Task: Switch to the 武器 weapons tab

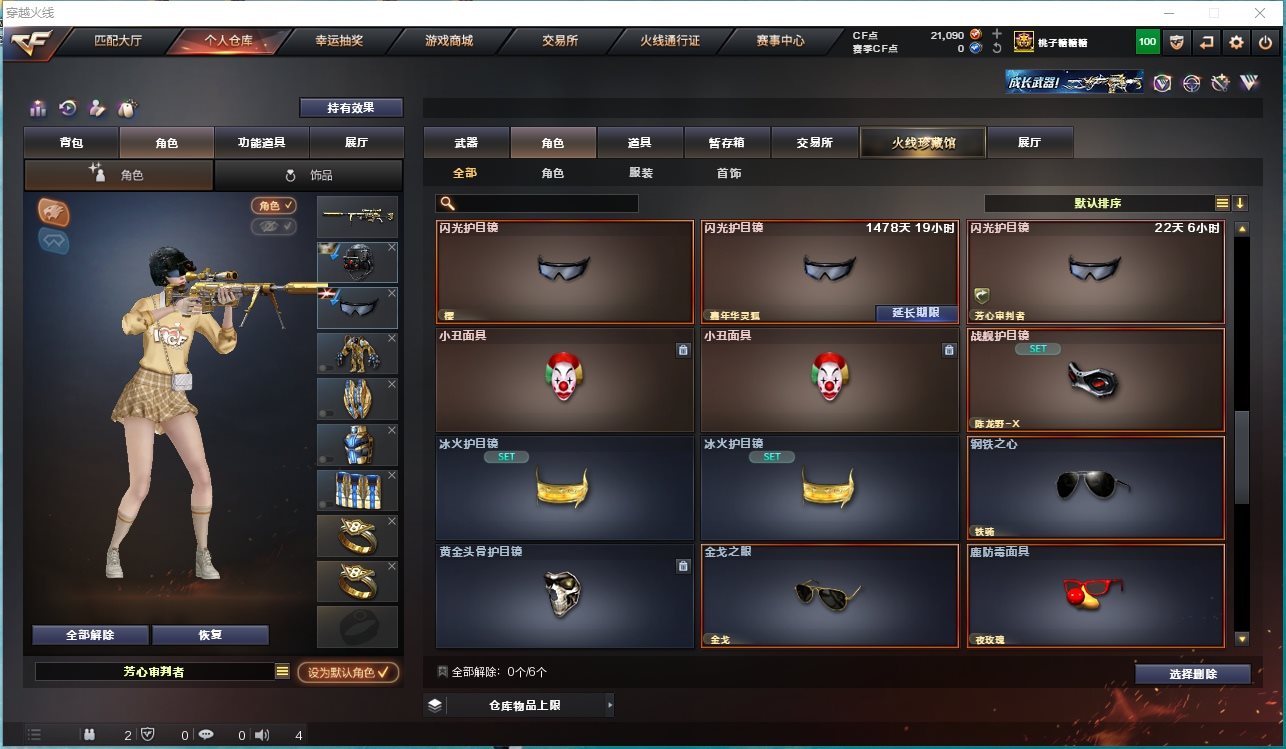Action: pyautogui.click(x=466, y=143)
